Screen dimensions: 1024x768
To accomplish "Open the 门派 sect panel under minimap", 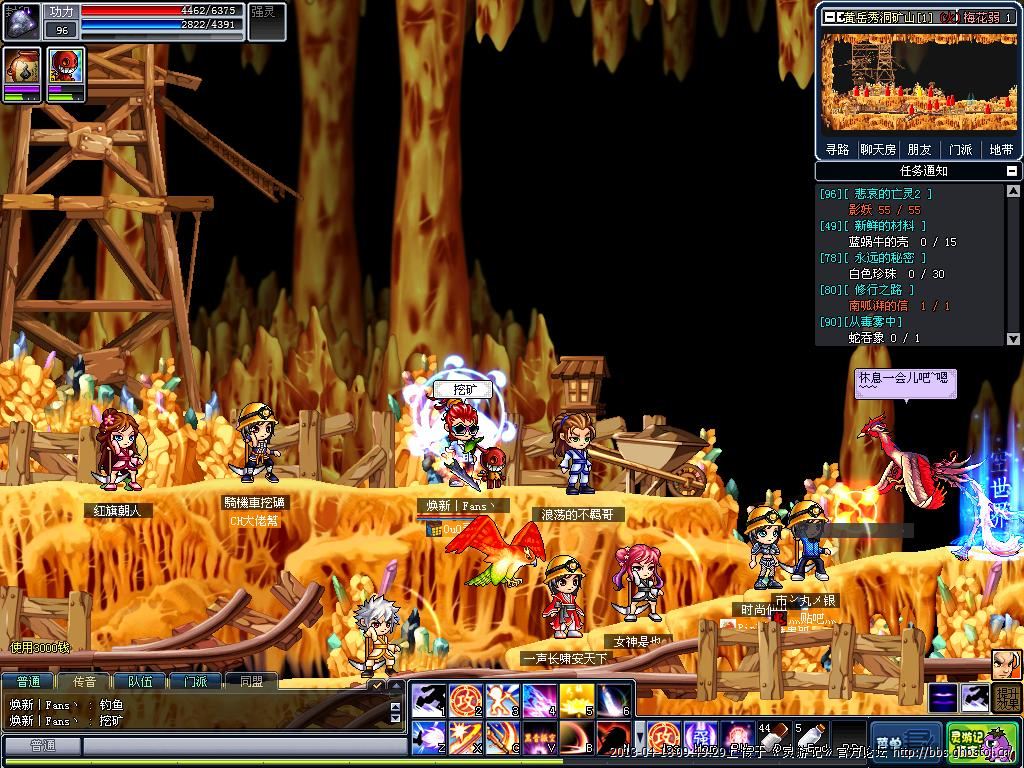I will [x=960, y=150].
